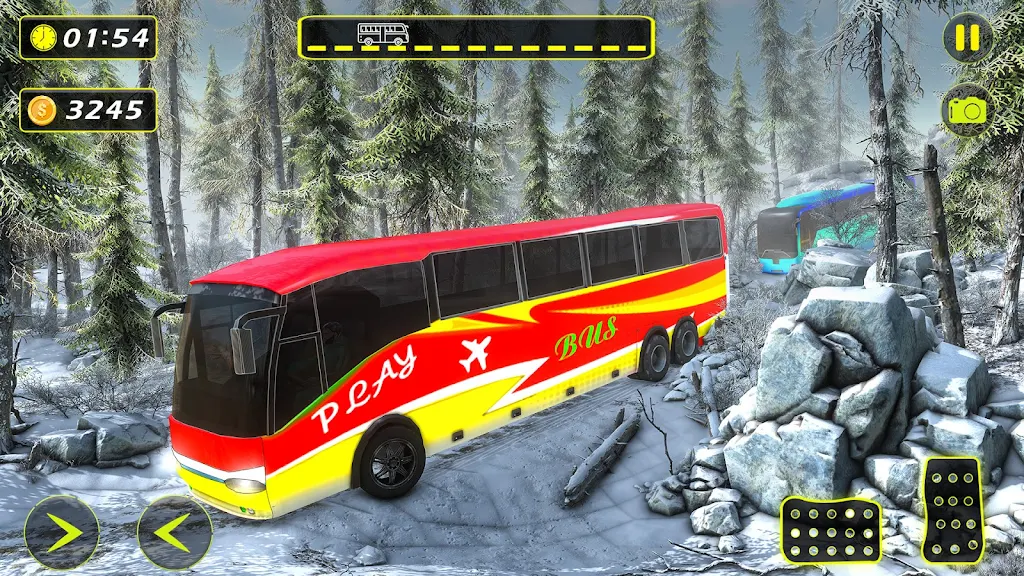Screen dimensions: 1024x576
Task: Steer using the left-pointing arrow button
Action: [x=174, y=532]
